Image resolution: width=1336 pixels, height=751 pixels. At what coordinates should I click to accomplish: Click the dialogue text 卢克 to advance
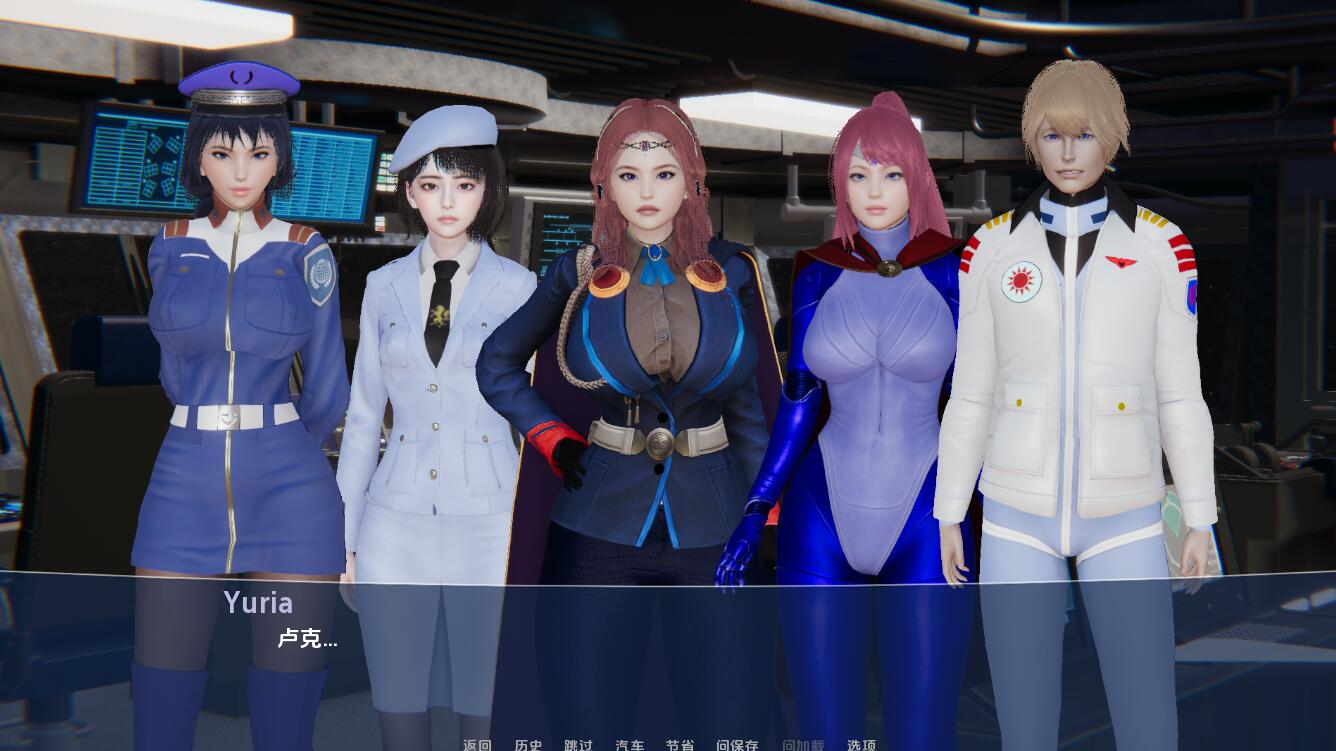[x=308, y=640]
